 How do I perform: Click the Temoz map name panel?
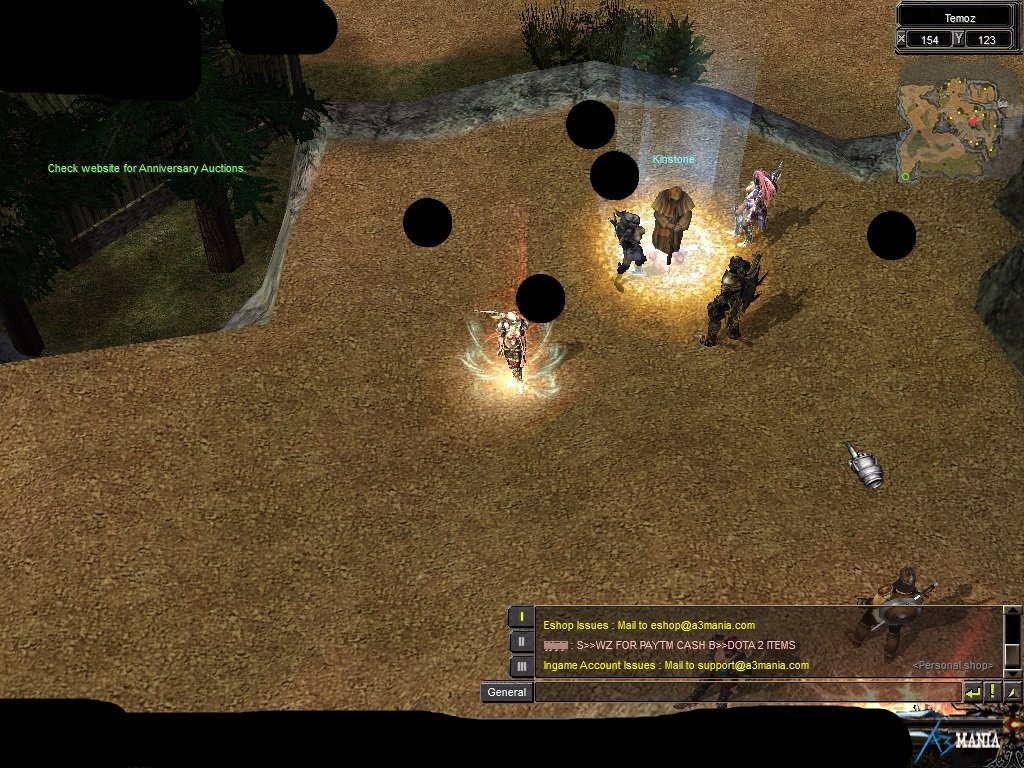click(x=957, y=17)
